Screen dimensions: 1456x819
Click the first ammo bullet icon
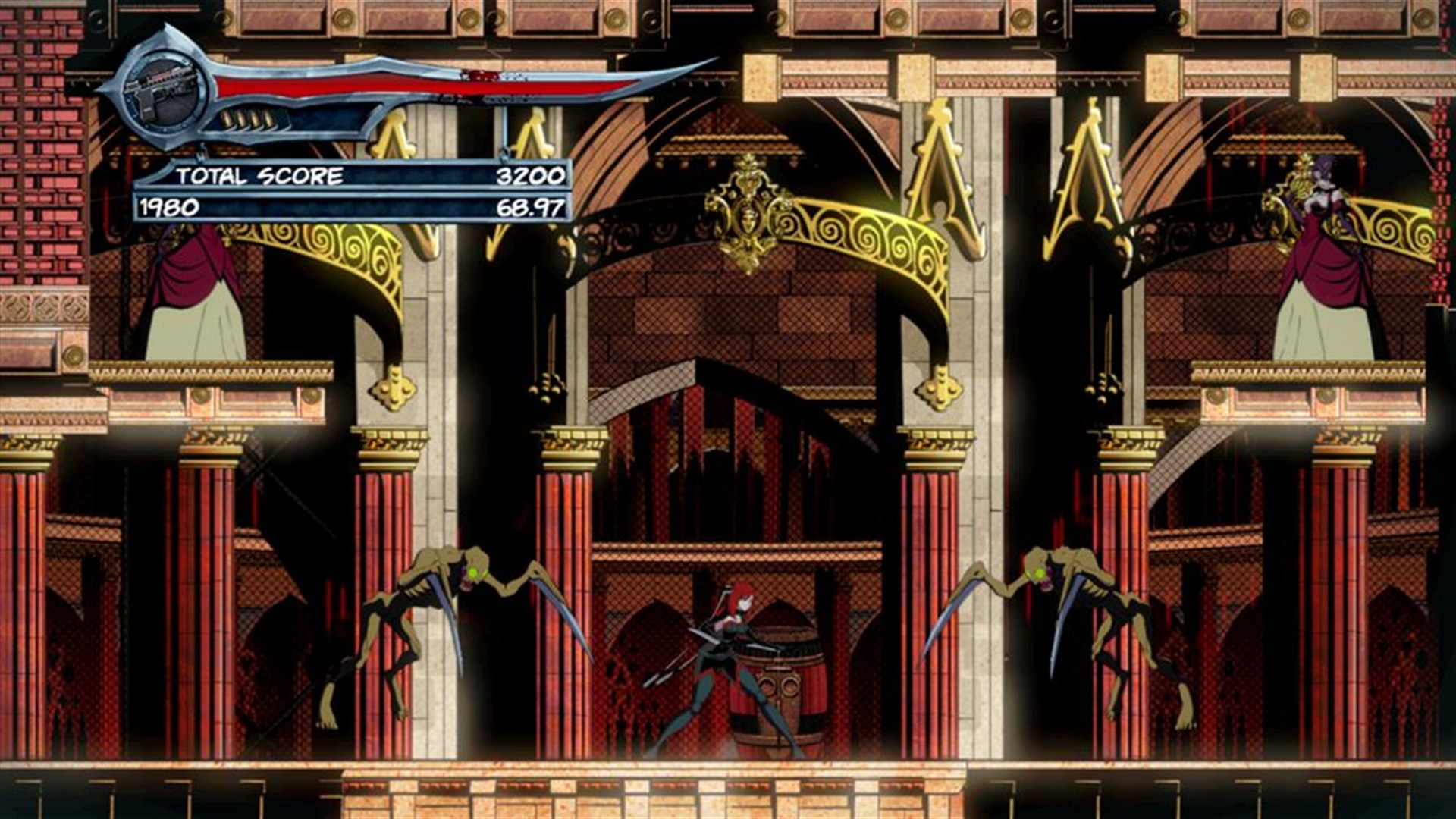click(x=228, y=119)
